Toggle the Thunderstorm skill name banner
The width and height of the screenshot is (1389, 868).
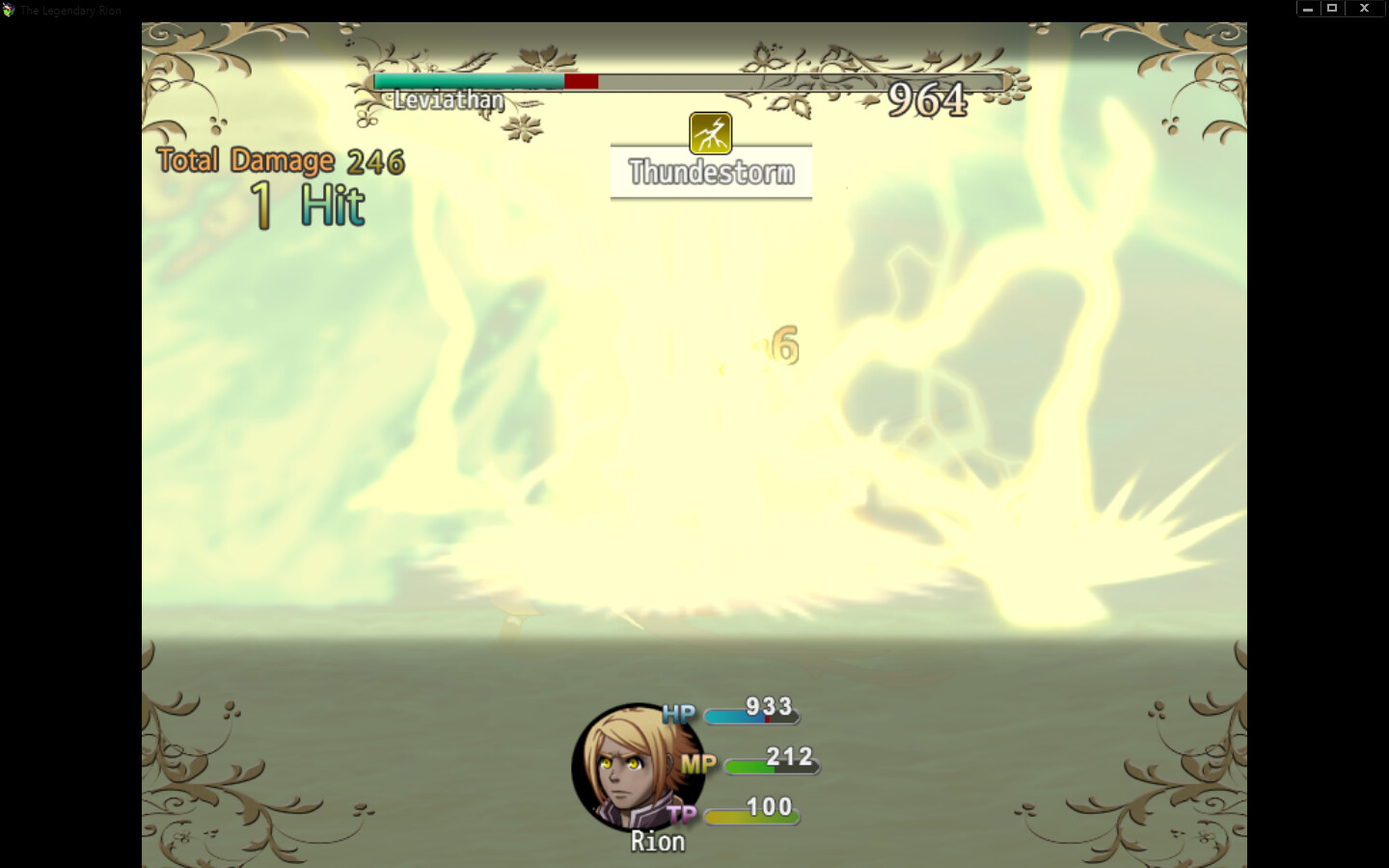pyautogui.click(x=711, y=172)
